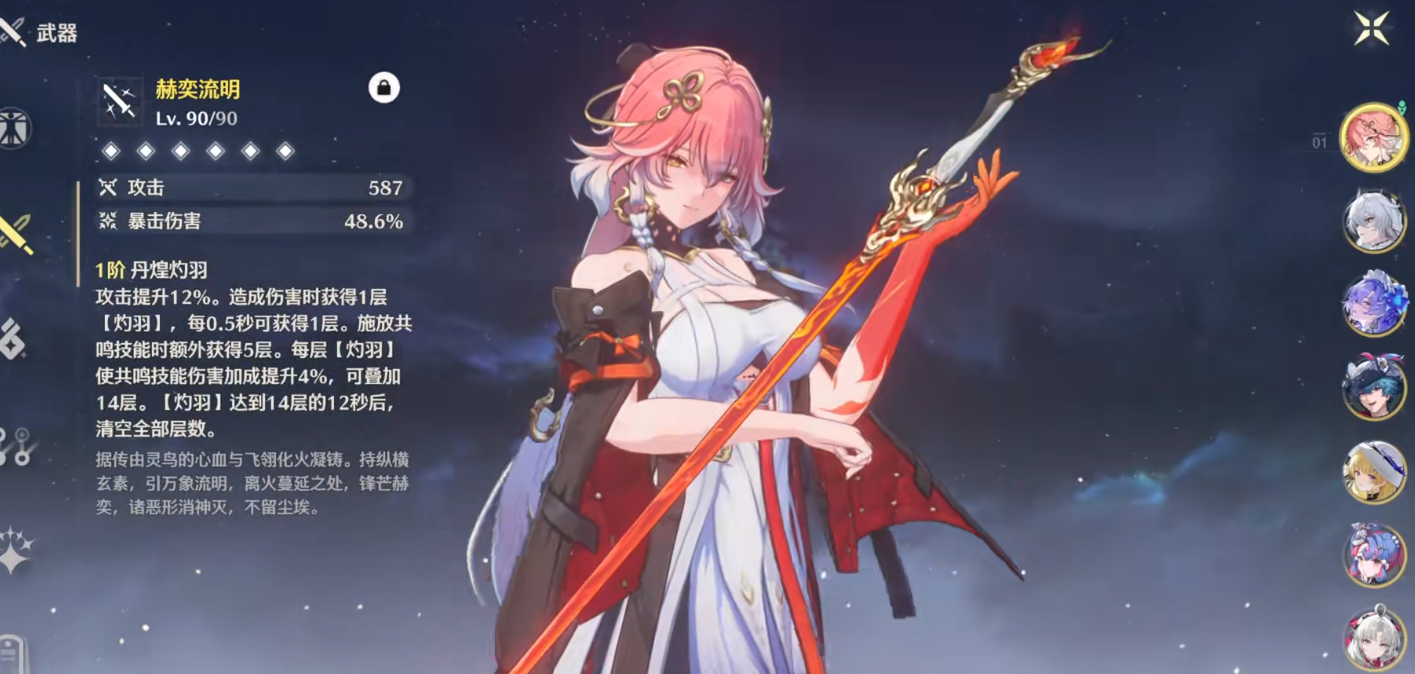
Task: Open the character attributes tab with the human-figure icon
Action: coord(14,129)
